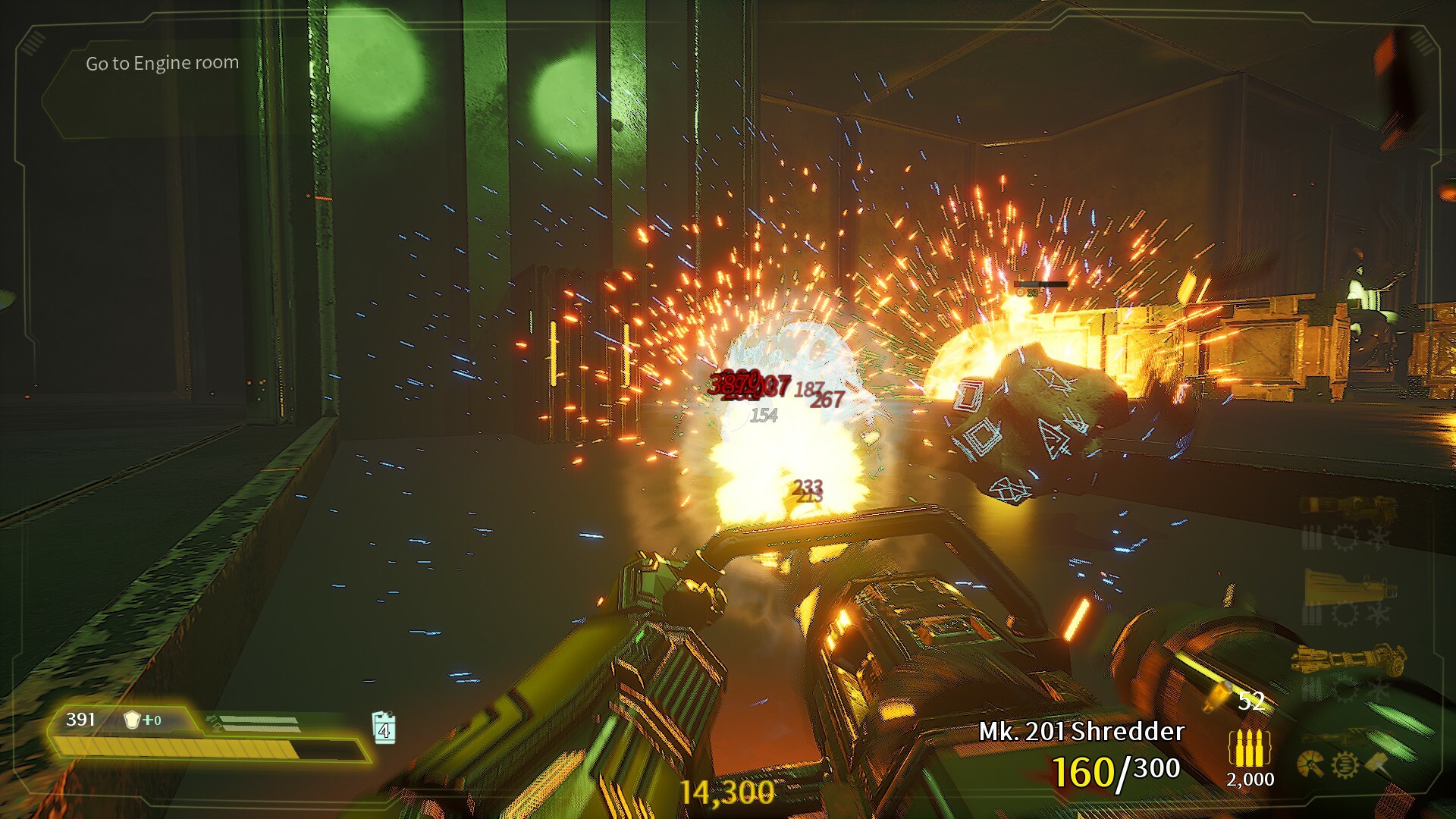Switch to the rifle with the large stock
Image resolution: width=1456 pixels, height=819 pixels.
pos(1348,586)
